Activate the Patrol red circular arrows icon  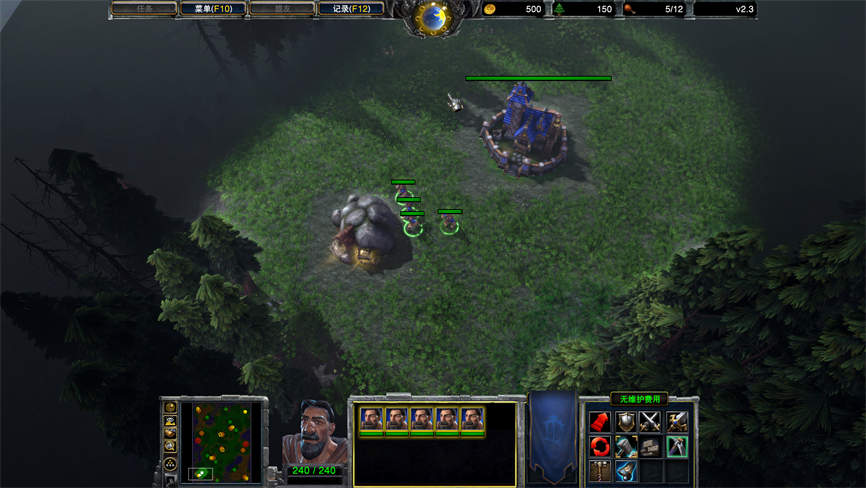[600, 446]
